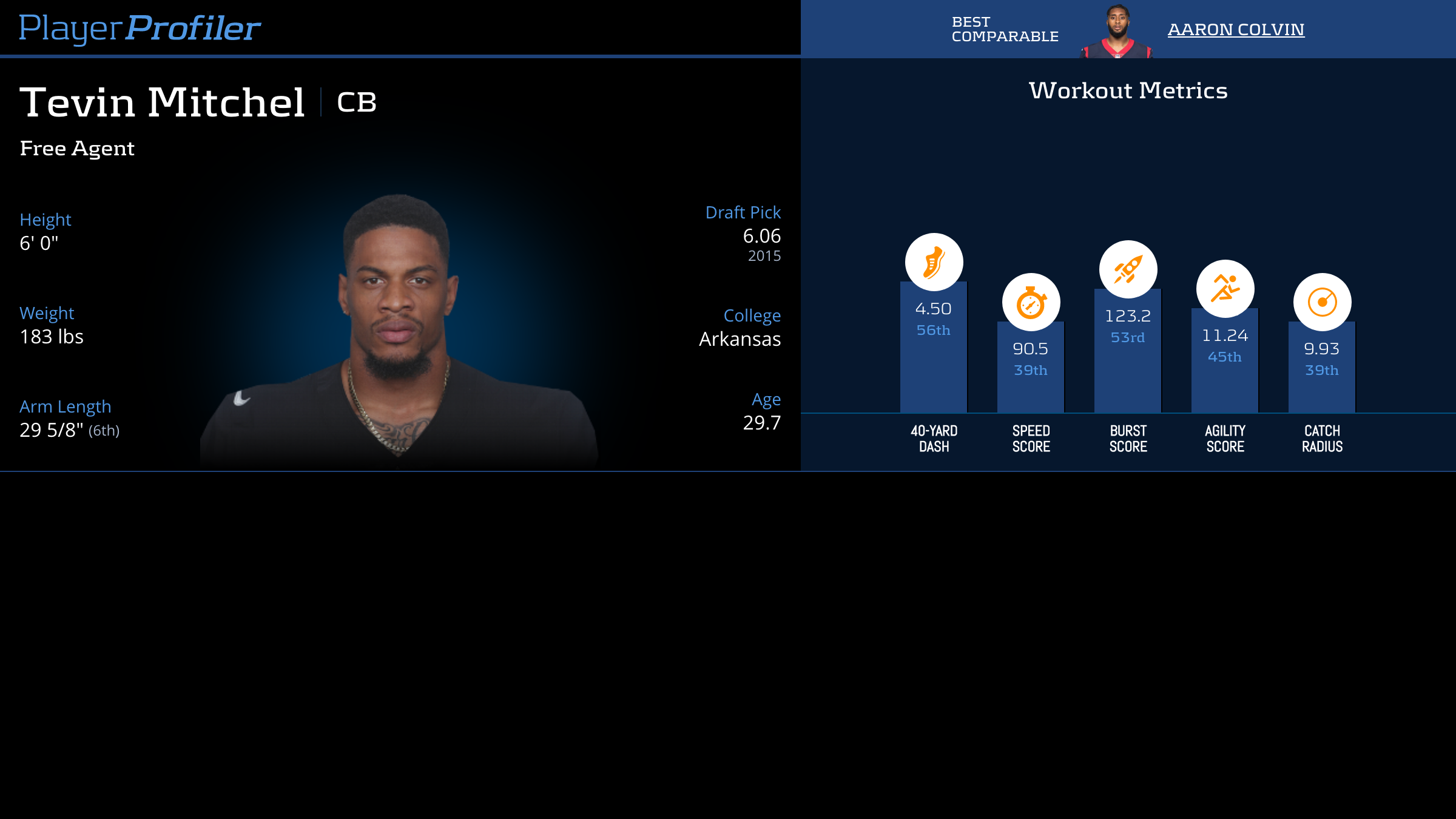Open the PlayerProfiler logo link
This screenshot has width=1456, height=819.
click(140, 29)
